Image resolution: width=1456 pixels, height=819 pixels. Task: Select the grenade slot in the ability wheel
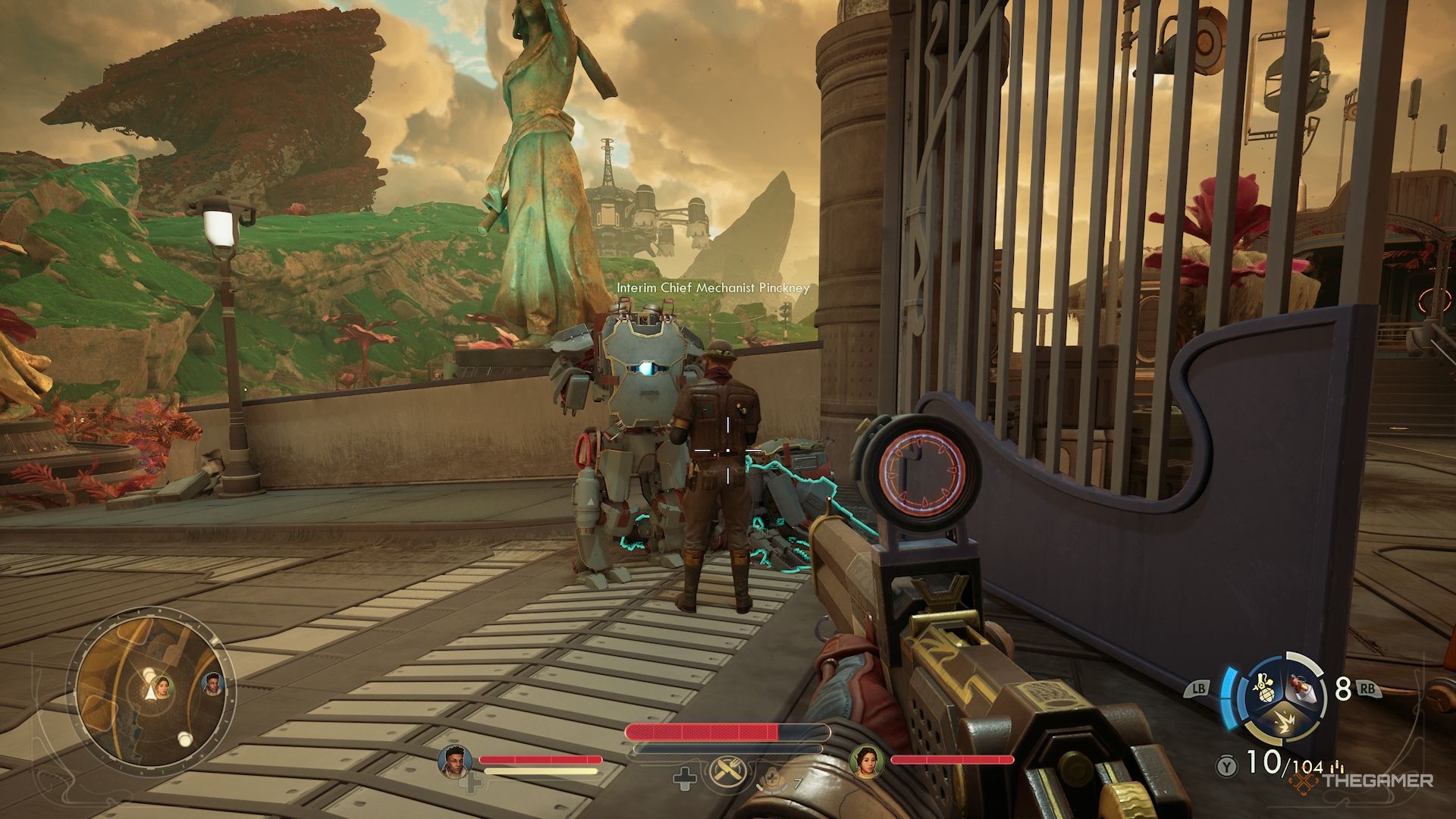coord(1261,686)
